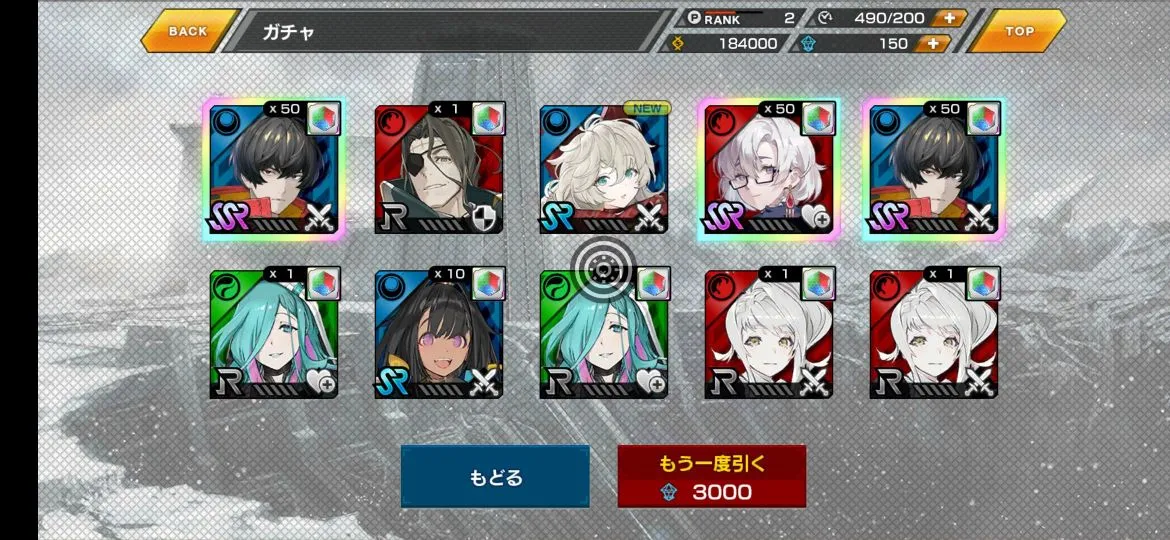Add stamina with plus beside 490/200
Image resolution: width=1170 pixels, height=540 pixels.
tap(948, 18)
